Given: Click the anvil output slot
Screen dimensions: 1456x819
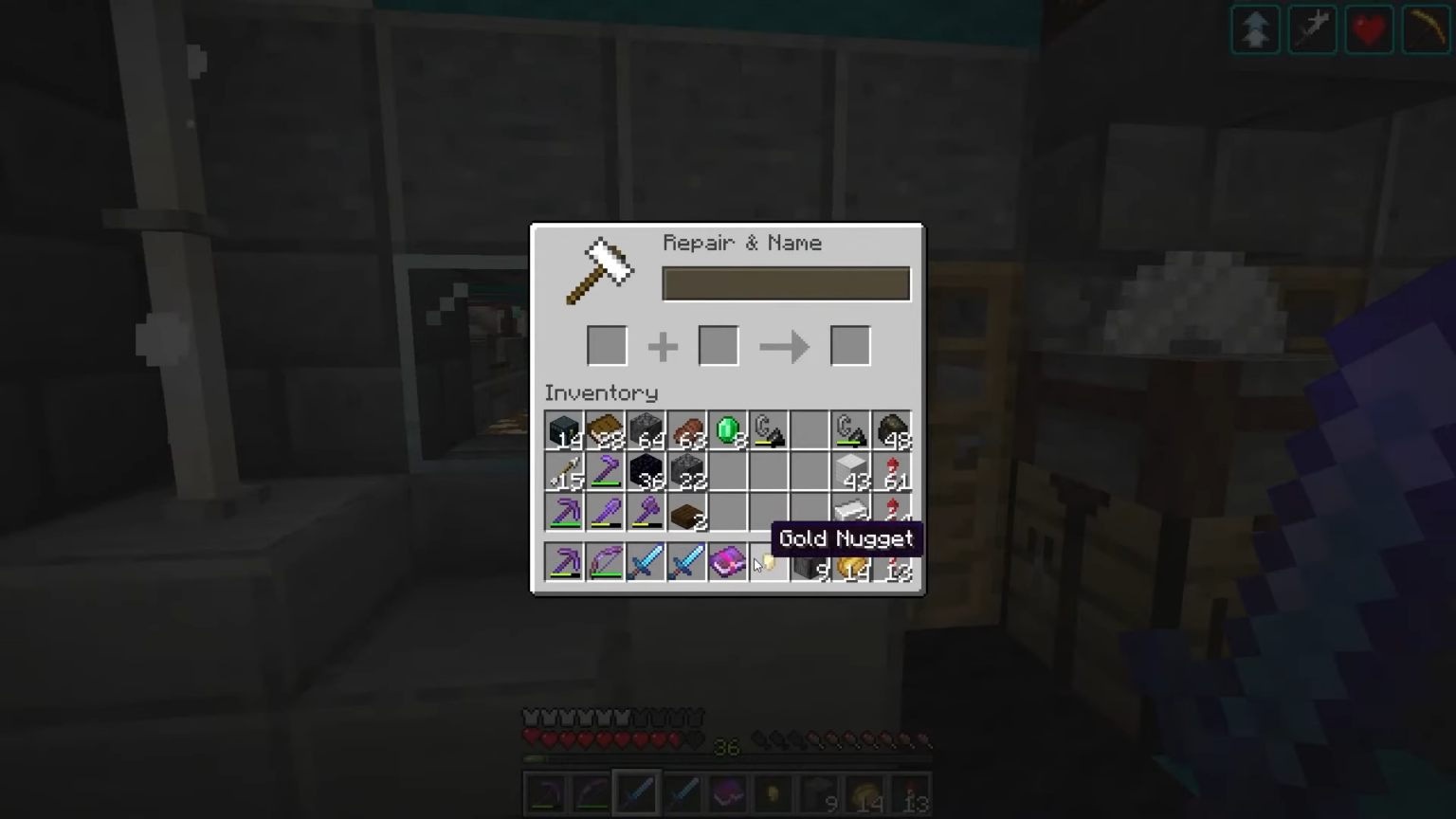Looking at the screenshot, I should click(x=849, y=345).
